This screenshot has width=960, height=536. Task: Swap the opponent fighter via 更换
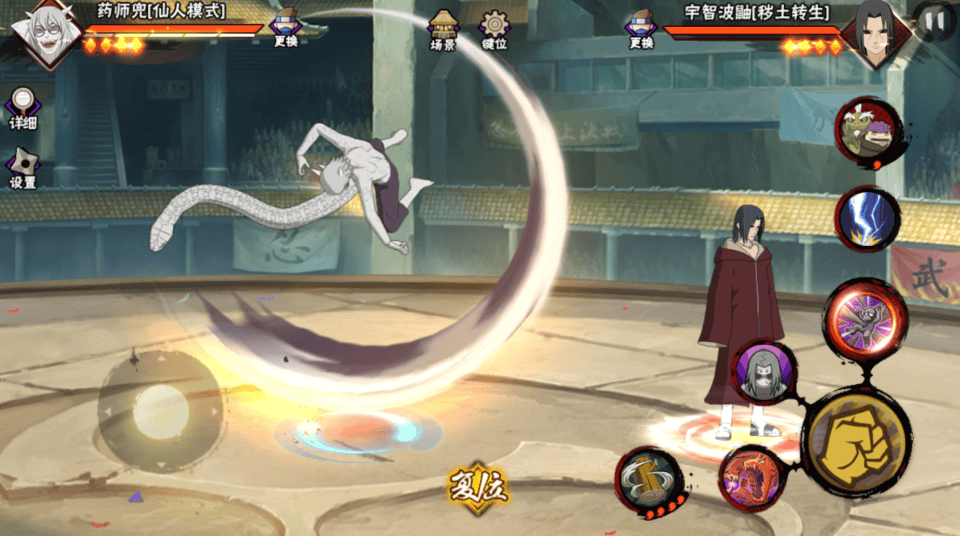[x=641, y=29]
